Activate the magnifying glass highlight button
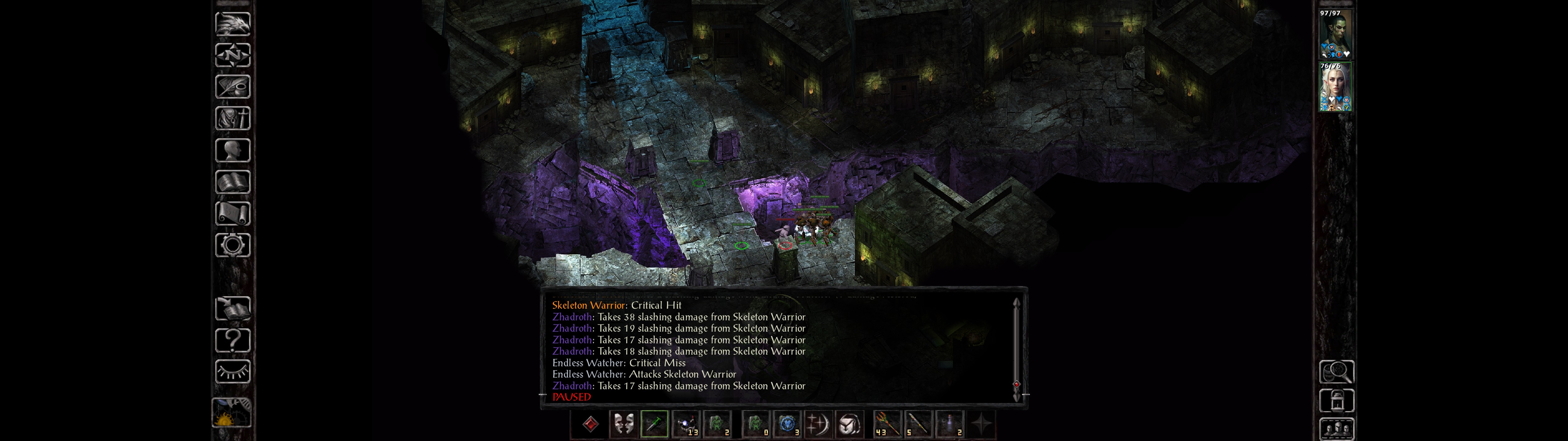 pos(1336,371)
